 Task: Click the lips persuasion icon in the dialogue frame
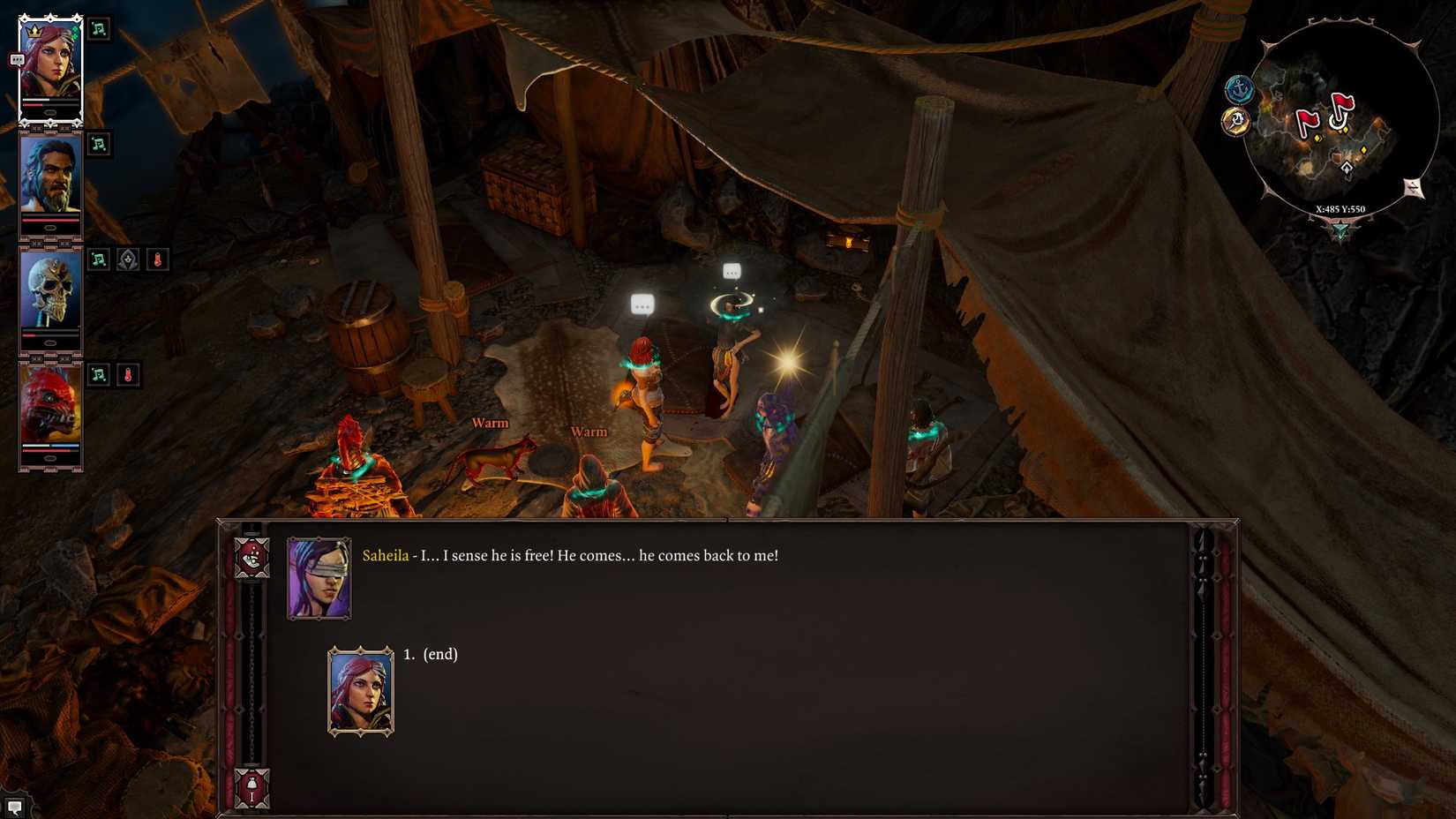[x=251, y=558]
